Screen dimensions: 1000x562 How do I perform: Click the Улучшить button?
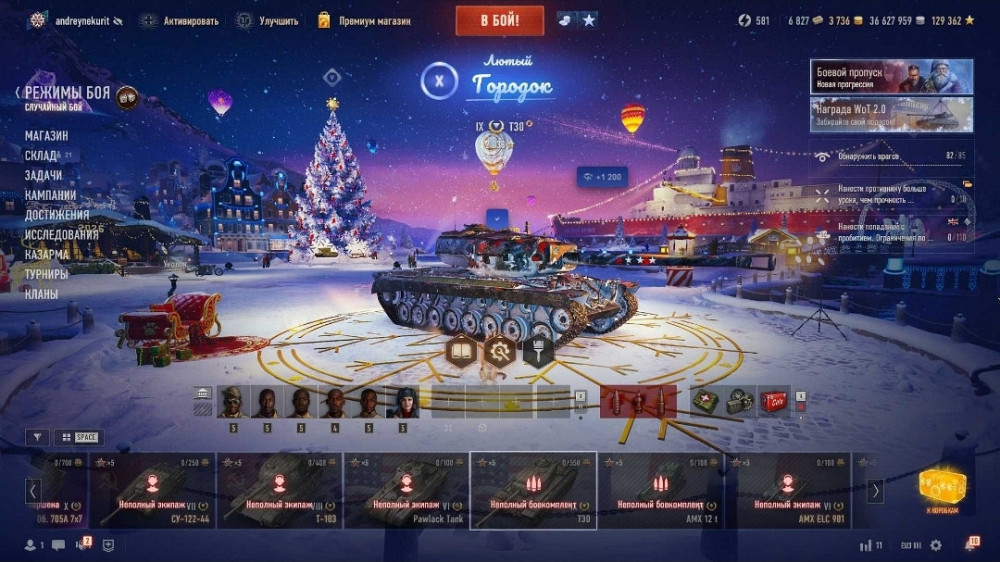[x=270, y=20]
